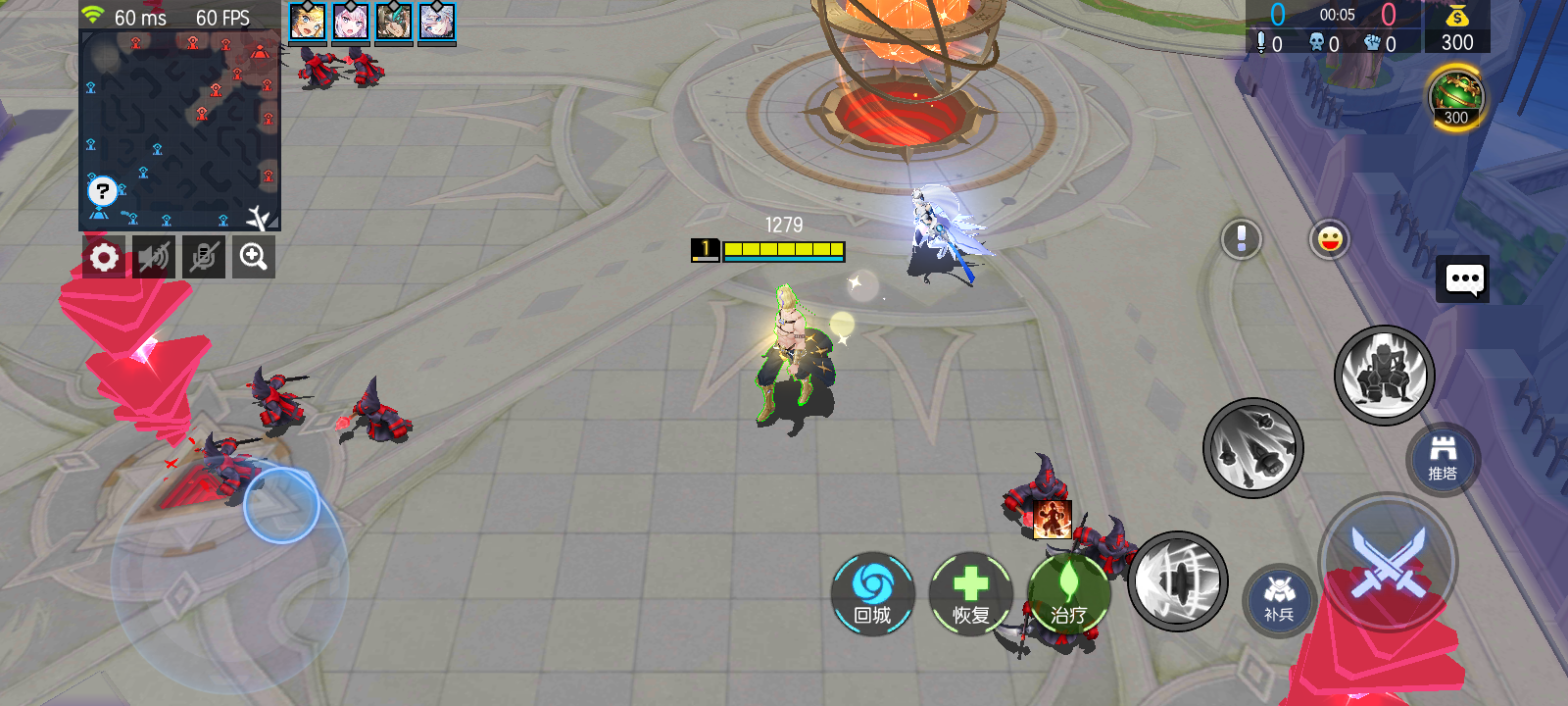Expand the 00:05 match scoreboard

tap(1339, 17)
